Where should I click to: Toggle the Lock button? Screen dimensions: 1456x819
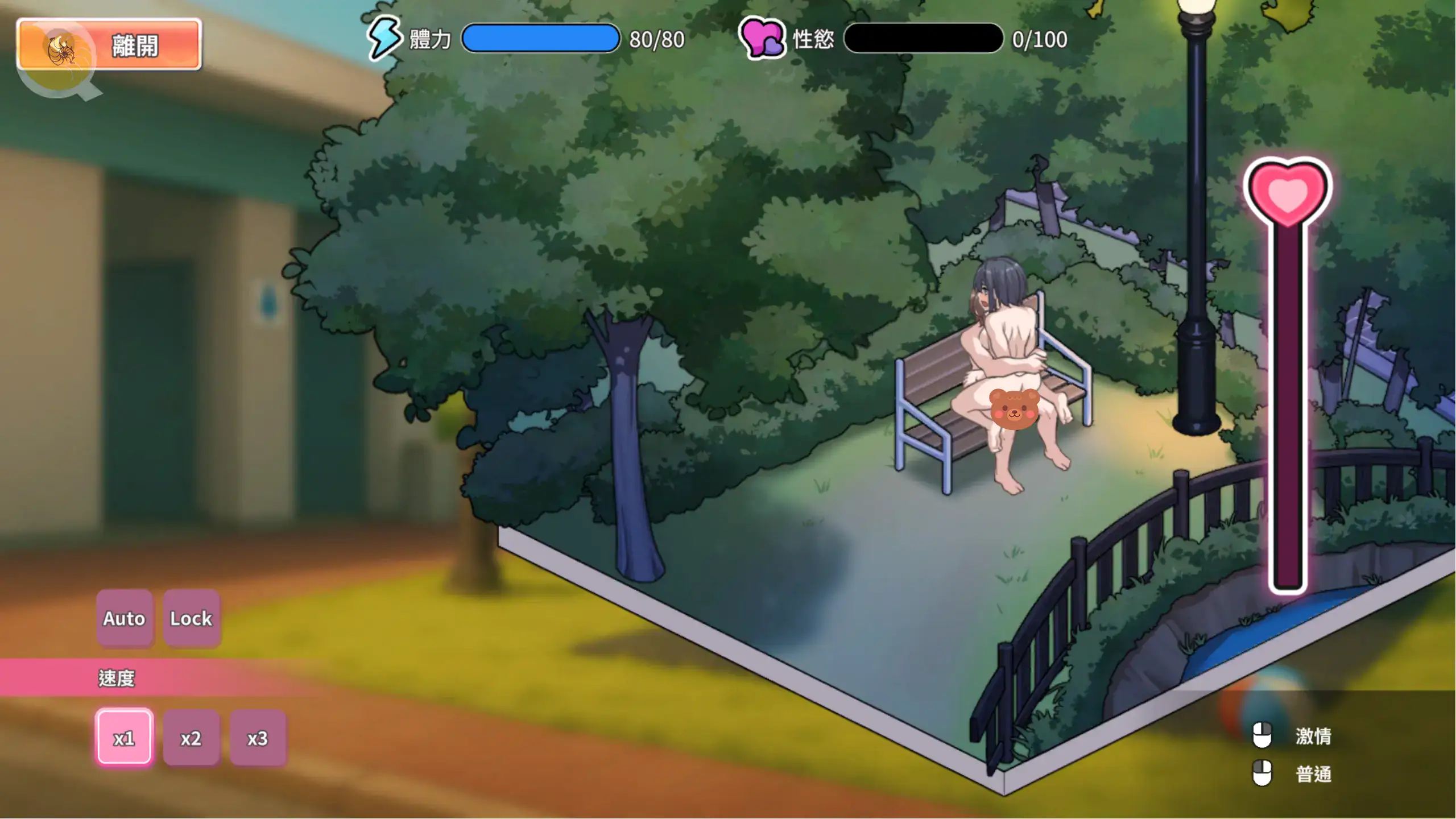tap(191, 618)
